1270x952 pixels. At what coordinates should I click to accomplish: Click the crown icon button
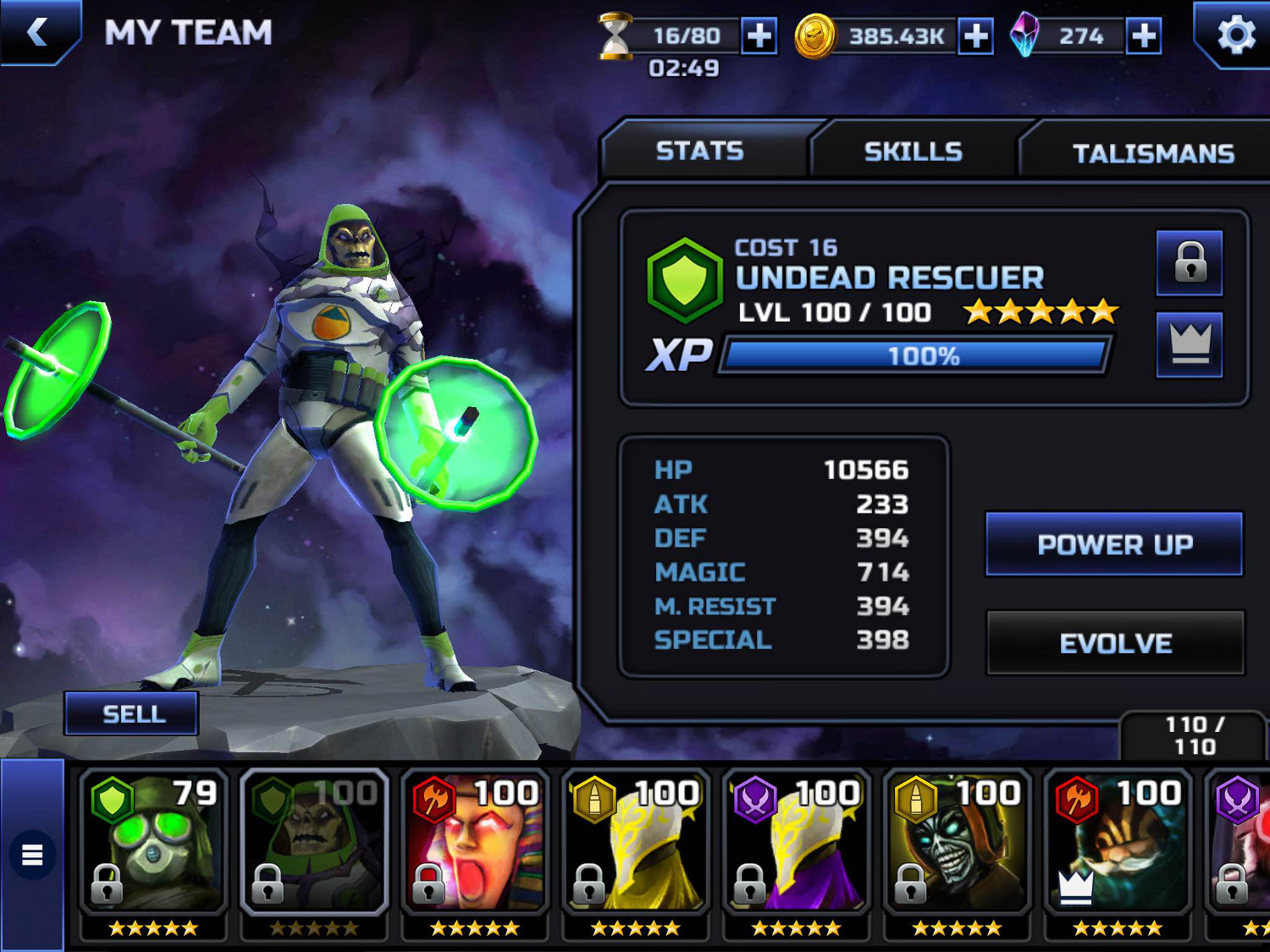[x=1190, y=344]
